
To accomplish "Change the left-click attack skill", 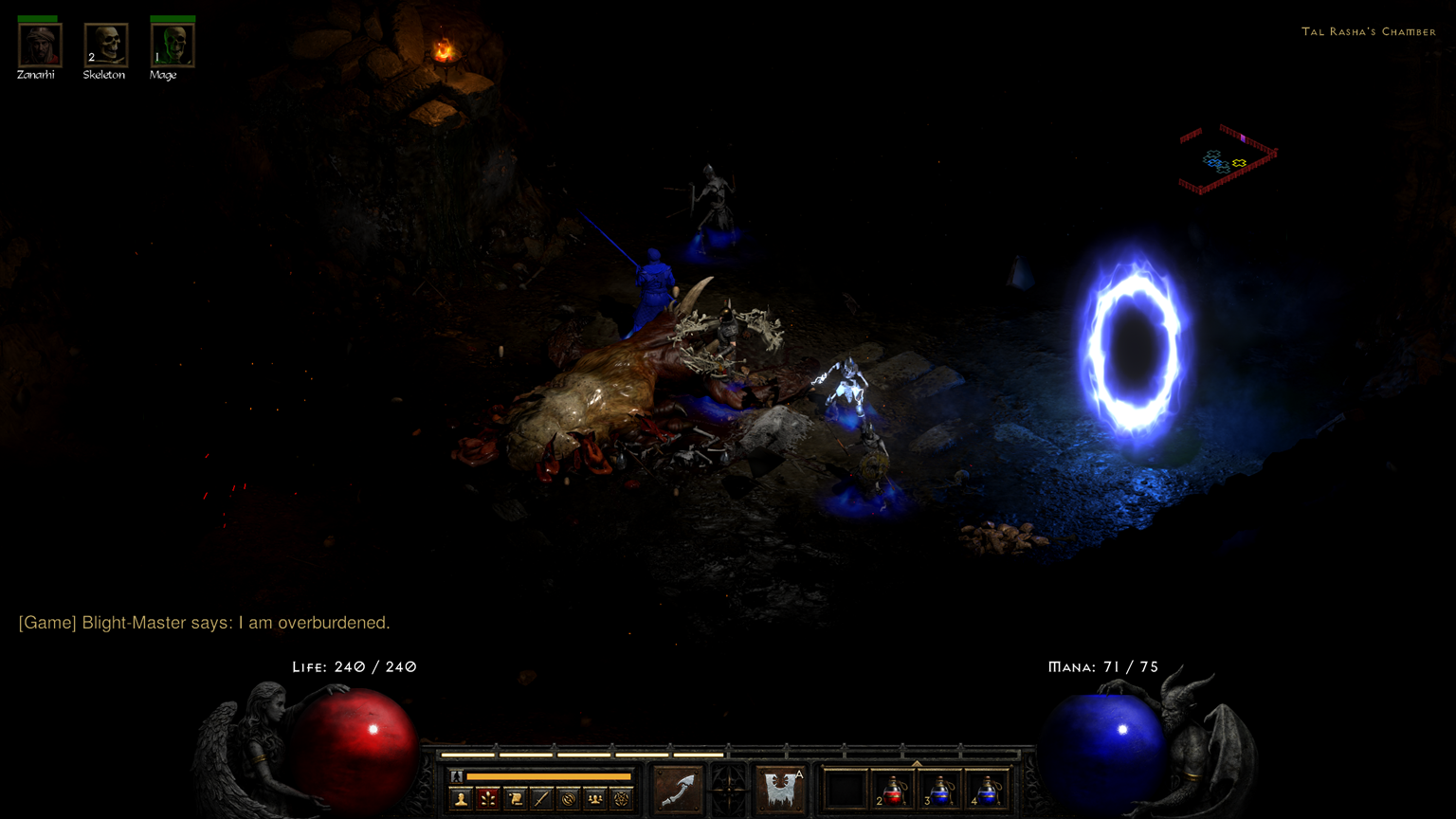I will 679,789.
